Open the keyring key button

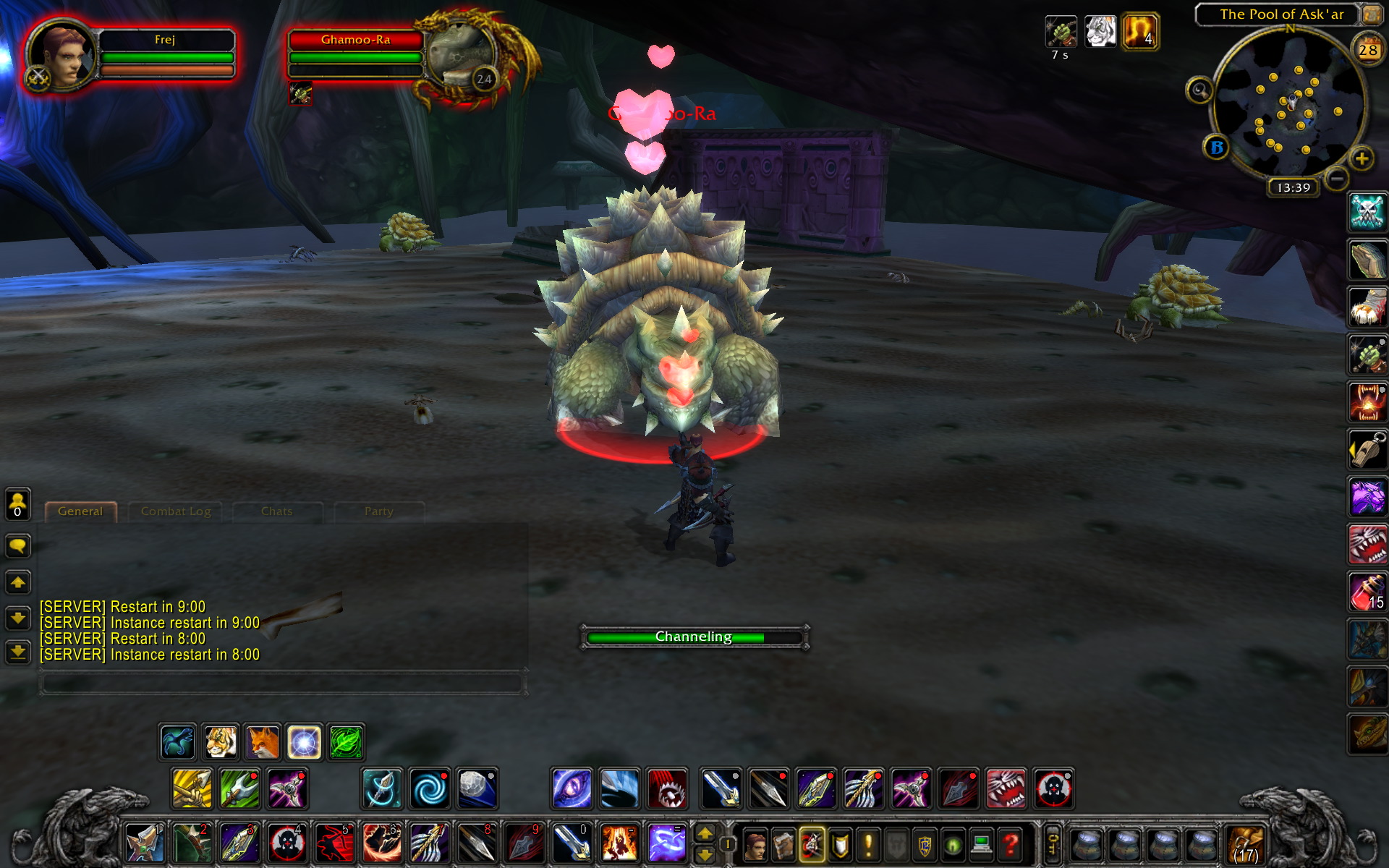pyautogui.click(x=1053, y=843)
